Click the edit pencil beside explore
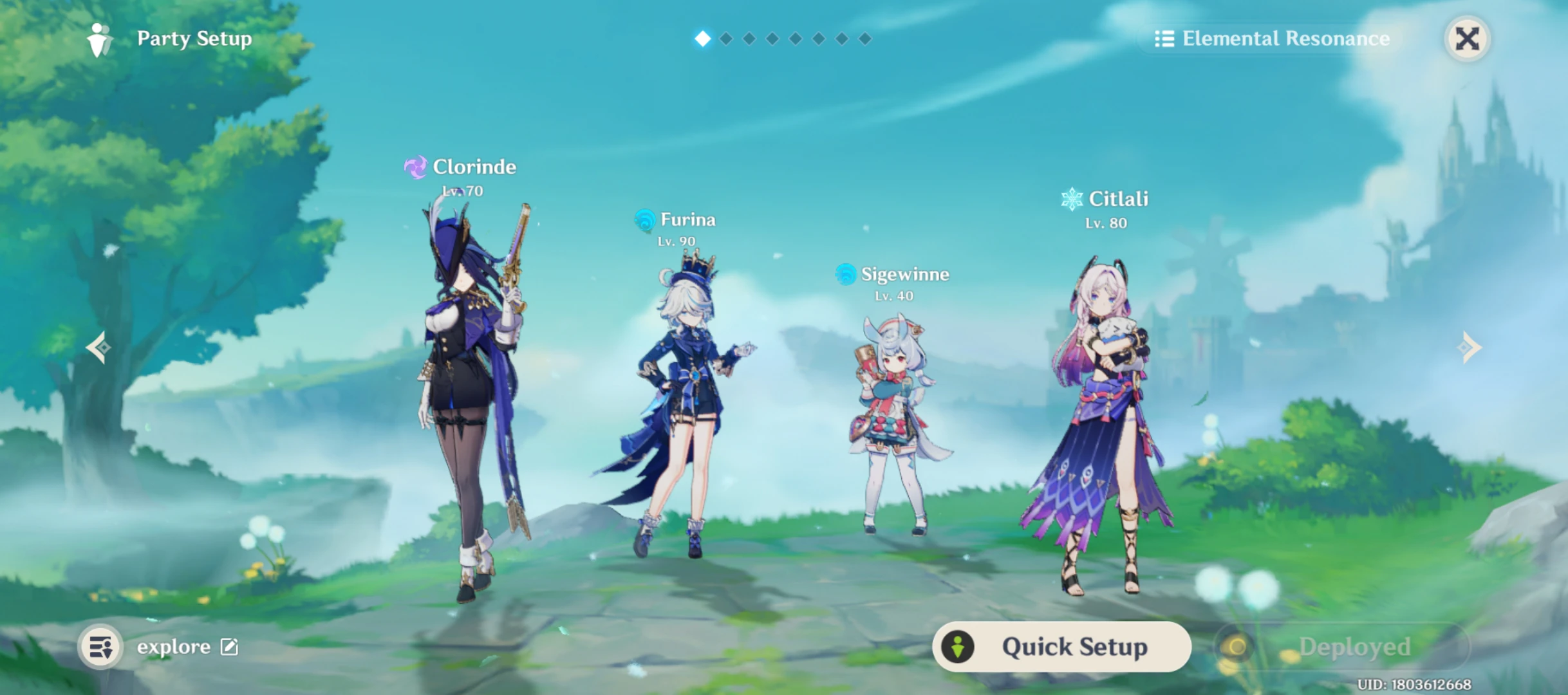The height and width of the screenshot is (695, 1568). tap(229, 647)
